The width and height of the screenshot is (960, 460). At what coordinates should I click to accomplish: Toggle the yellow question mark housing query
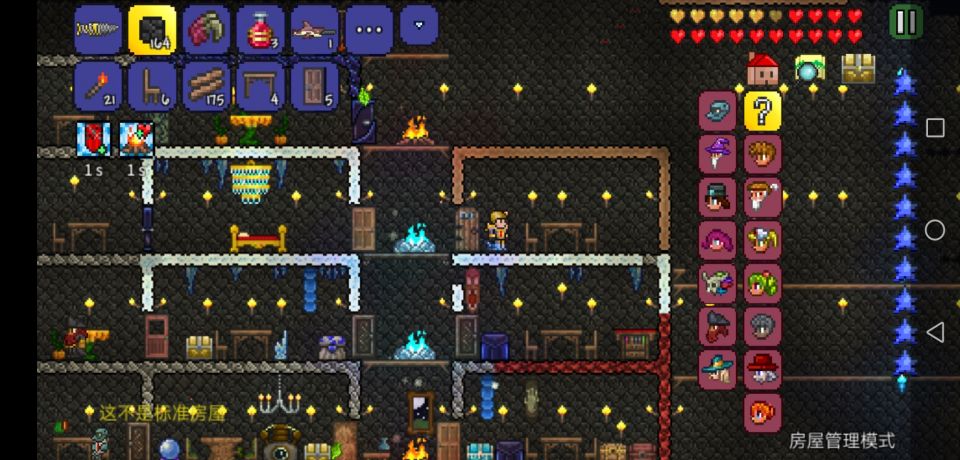pyautogui.click(x=763, y=111)
